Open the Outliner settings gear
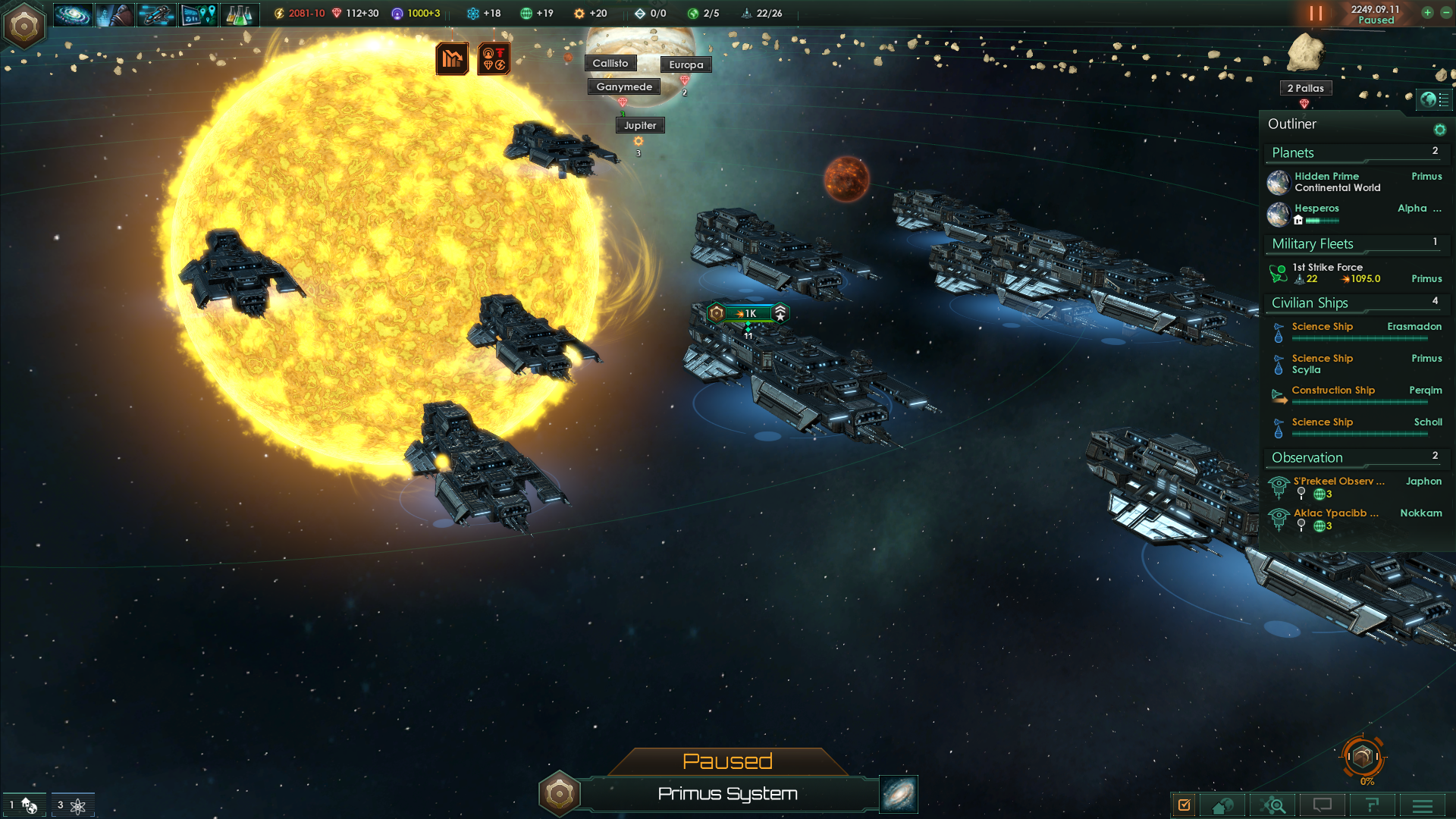This screenshot has height=819, width=1456. tap(1439, 130)
